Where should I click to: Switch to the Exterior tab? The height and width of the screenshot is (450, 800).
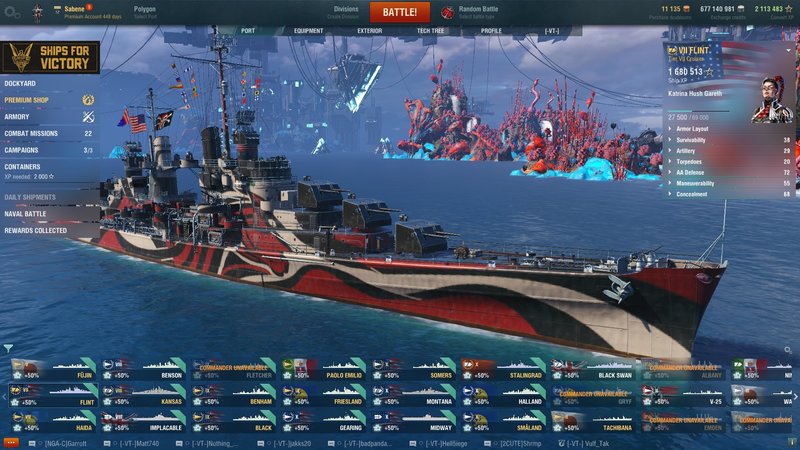(370, 31)
